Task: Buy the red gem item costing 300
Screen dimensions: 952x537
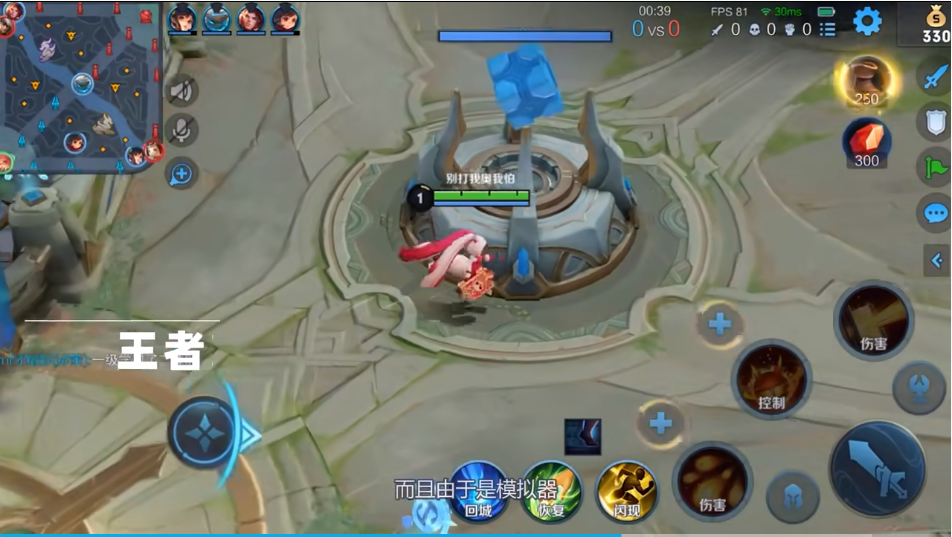Action: [x=866, y=143]
